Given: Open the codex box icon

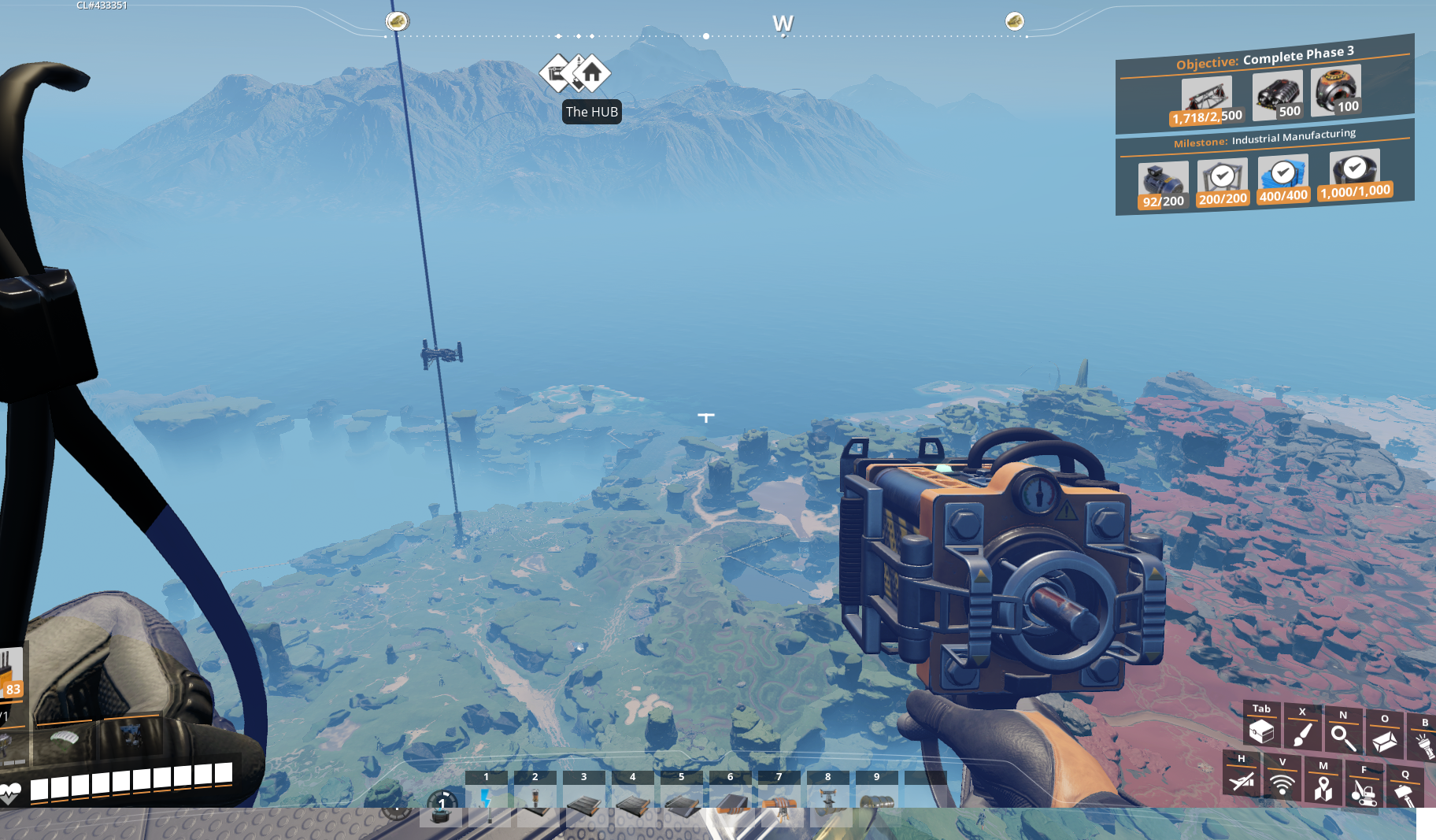Looking at the screenshot, I should [1384, 741].
